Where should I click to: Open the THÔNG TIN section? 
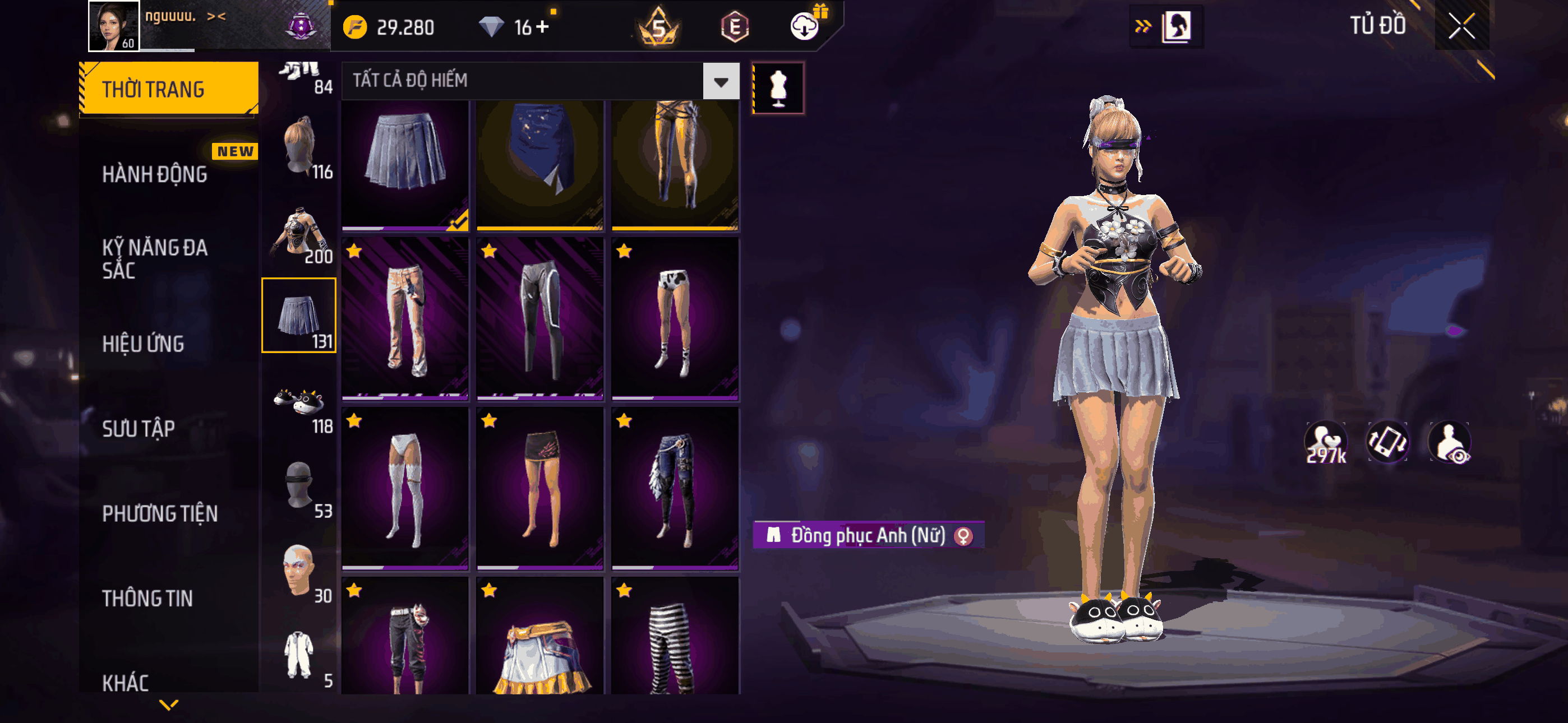coord(147,597)
